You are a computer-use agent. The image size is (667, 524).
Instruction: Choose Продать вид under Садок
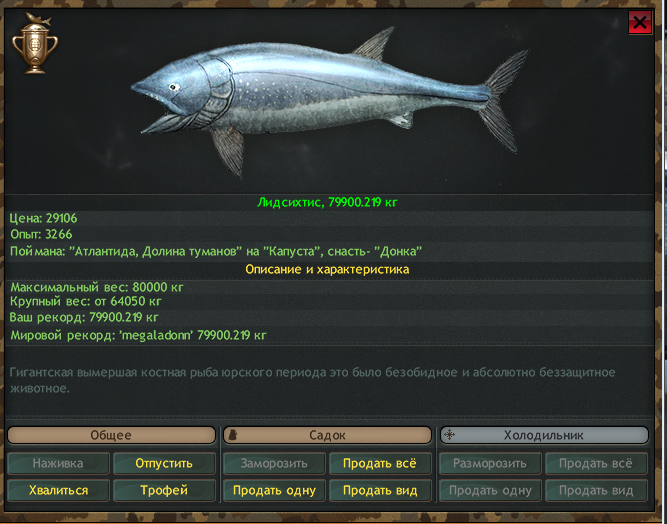380,490
